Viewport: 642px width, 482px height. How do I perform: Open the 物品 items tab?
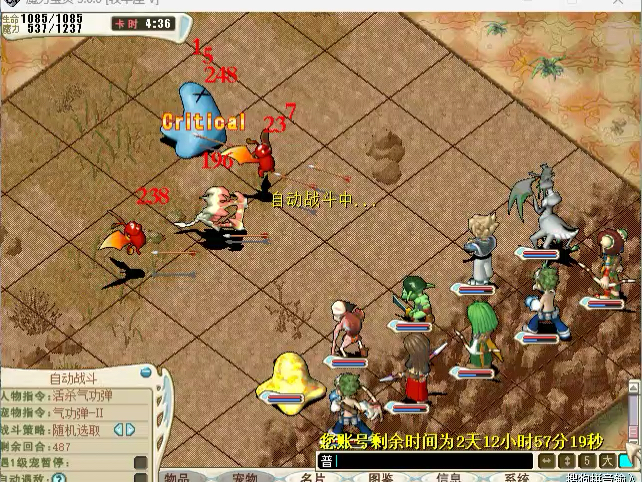177,477
